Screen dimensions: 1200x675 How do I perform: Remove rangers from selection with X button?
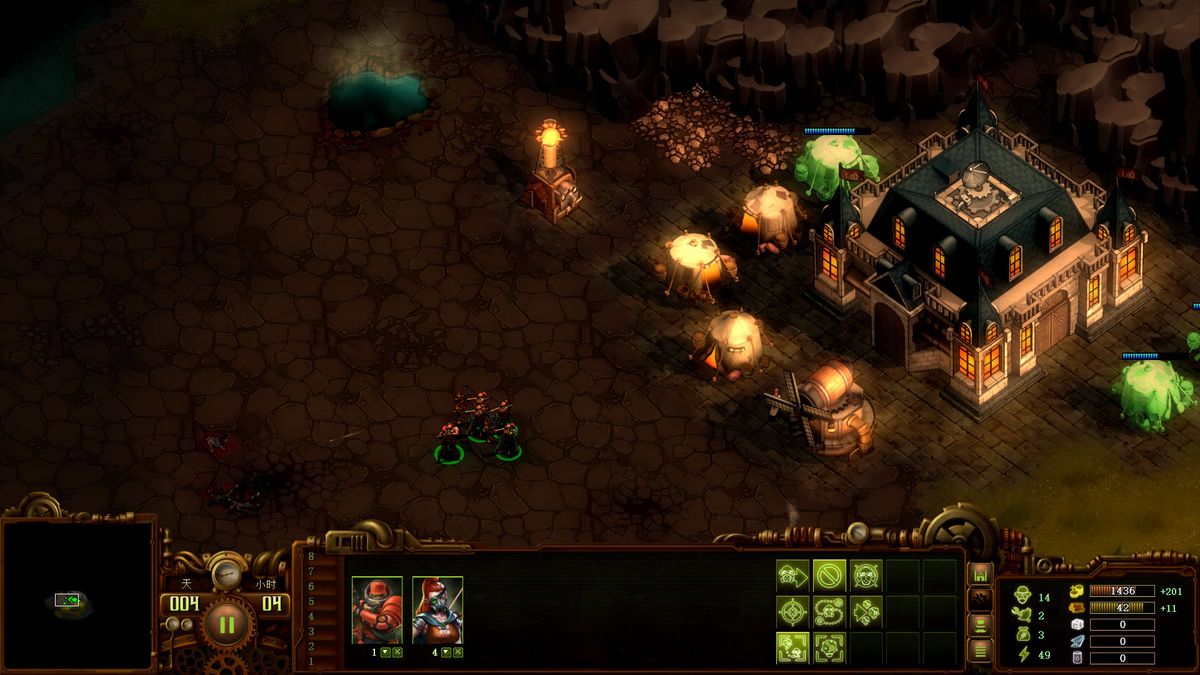[457, 652]
